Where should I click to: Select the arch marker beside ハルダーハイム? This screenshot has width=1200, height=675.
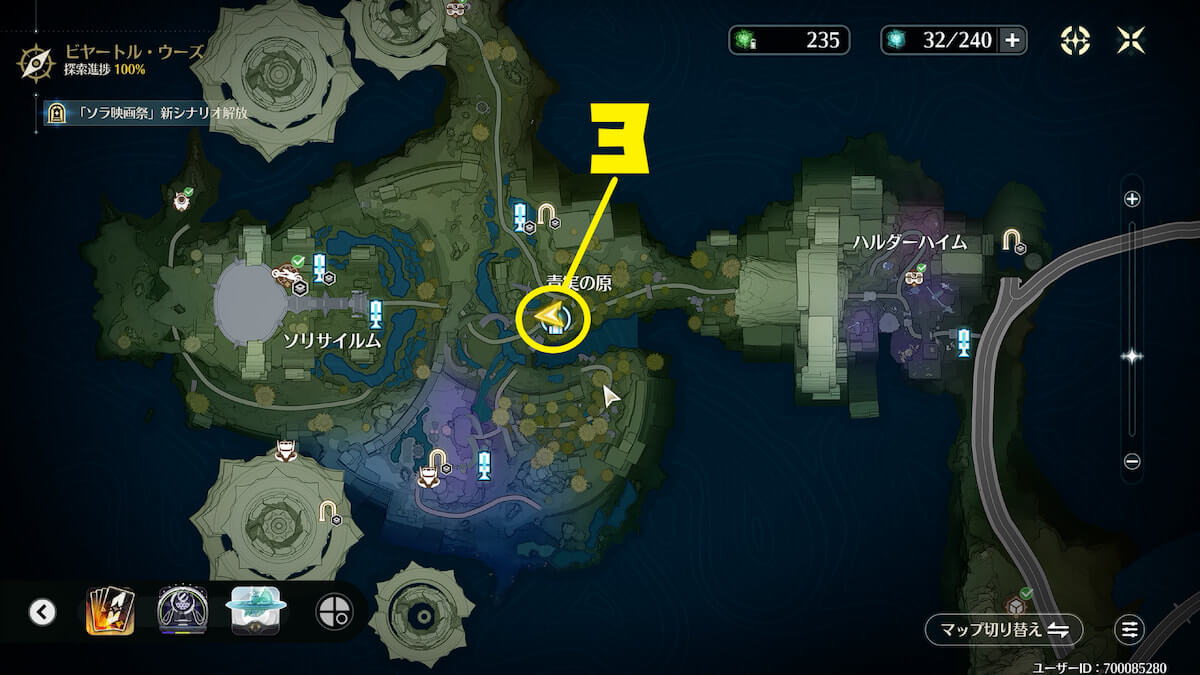tap(1012, 240)
